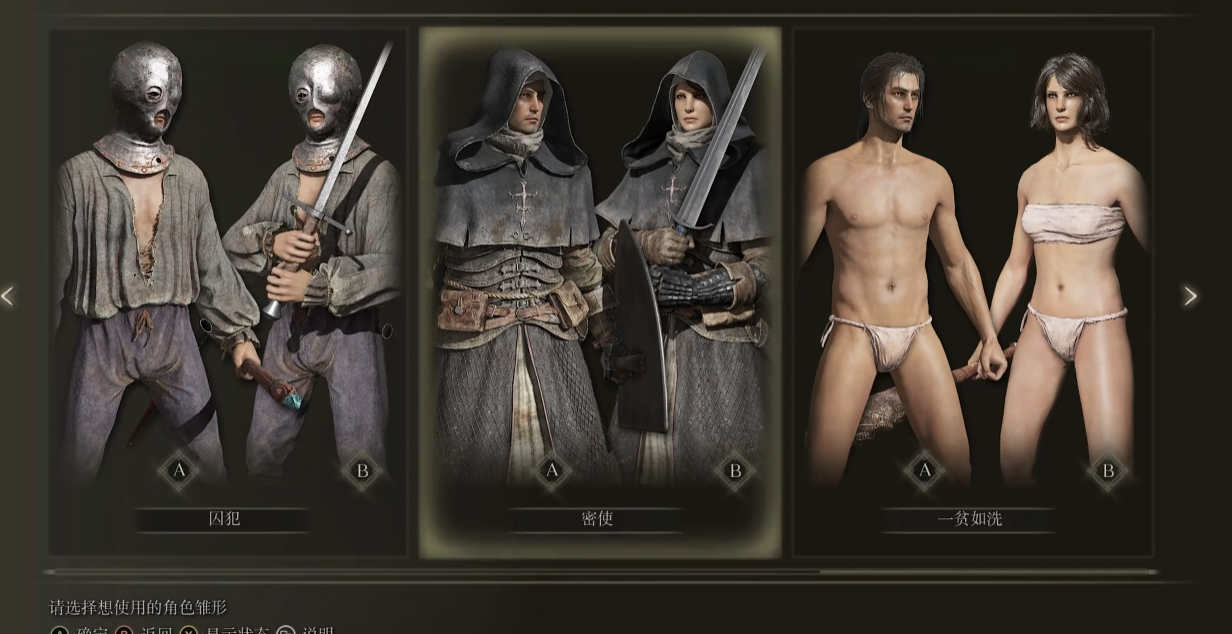
Task: Click the horizontal scrollbar under the origin cards
Action: coord(600,572)
